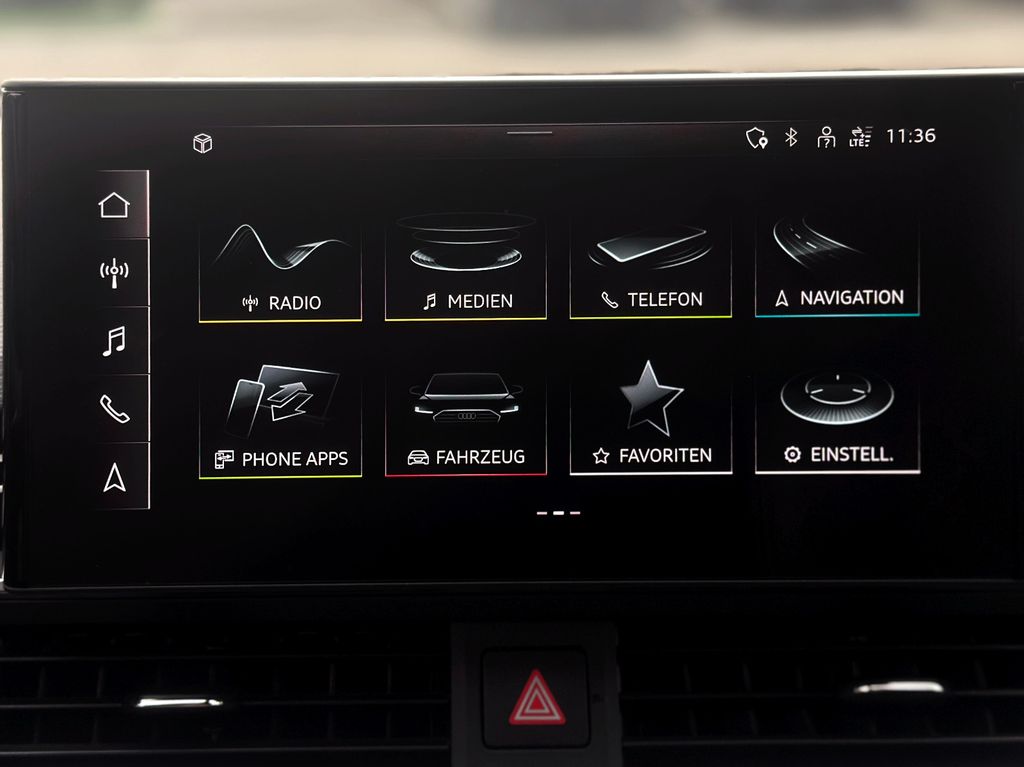This screenshot has height=767, width=1024.
Task: Tap the pull-down handle at screen top
Action: [x=529, y=132]
